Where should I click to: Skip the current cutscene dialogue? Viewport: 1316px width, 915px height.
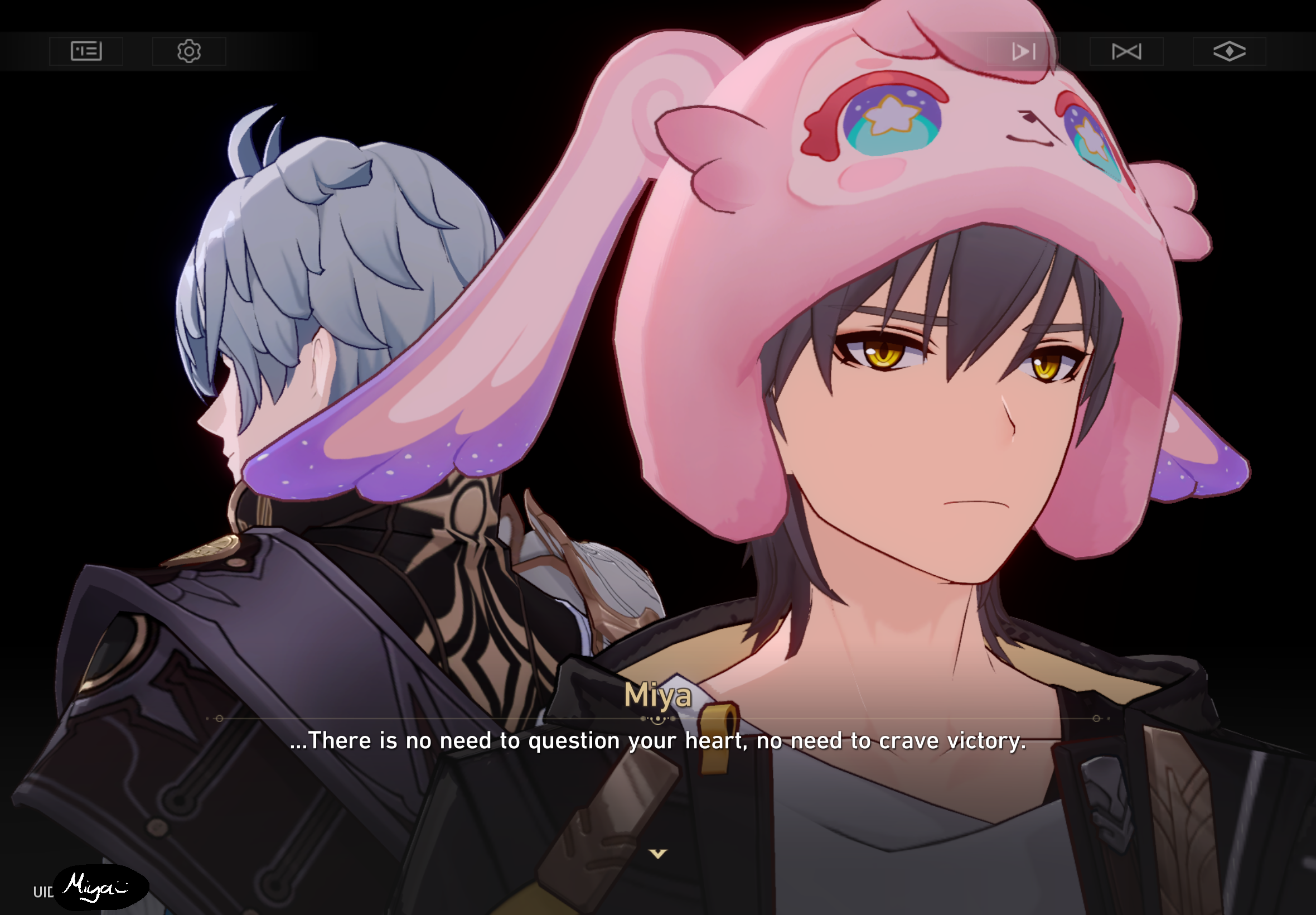[1126, 51]
